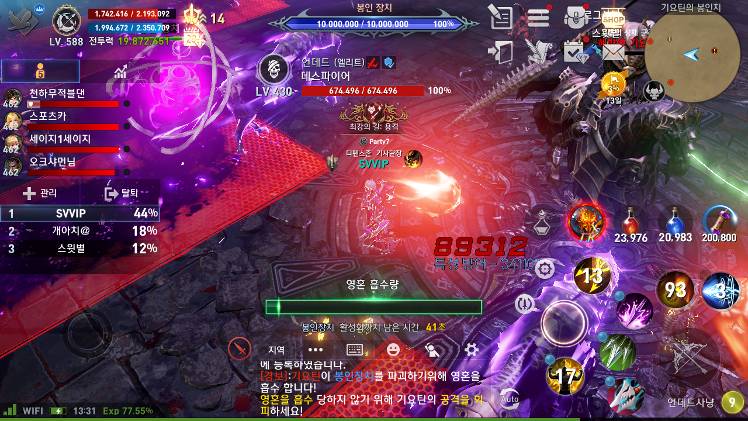Use the blue mana potion
This screenshot has height=421, width=748.
click(676, 218)
